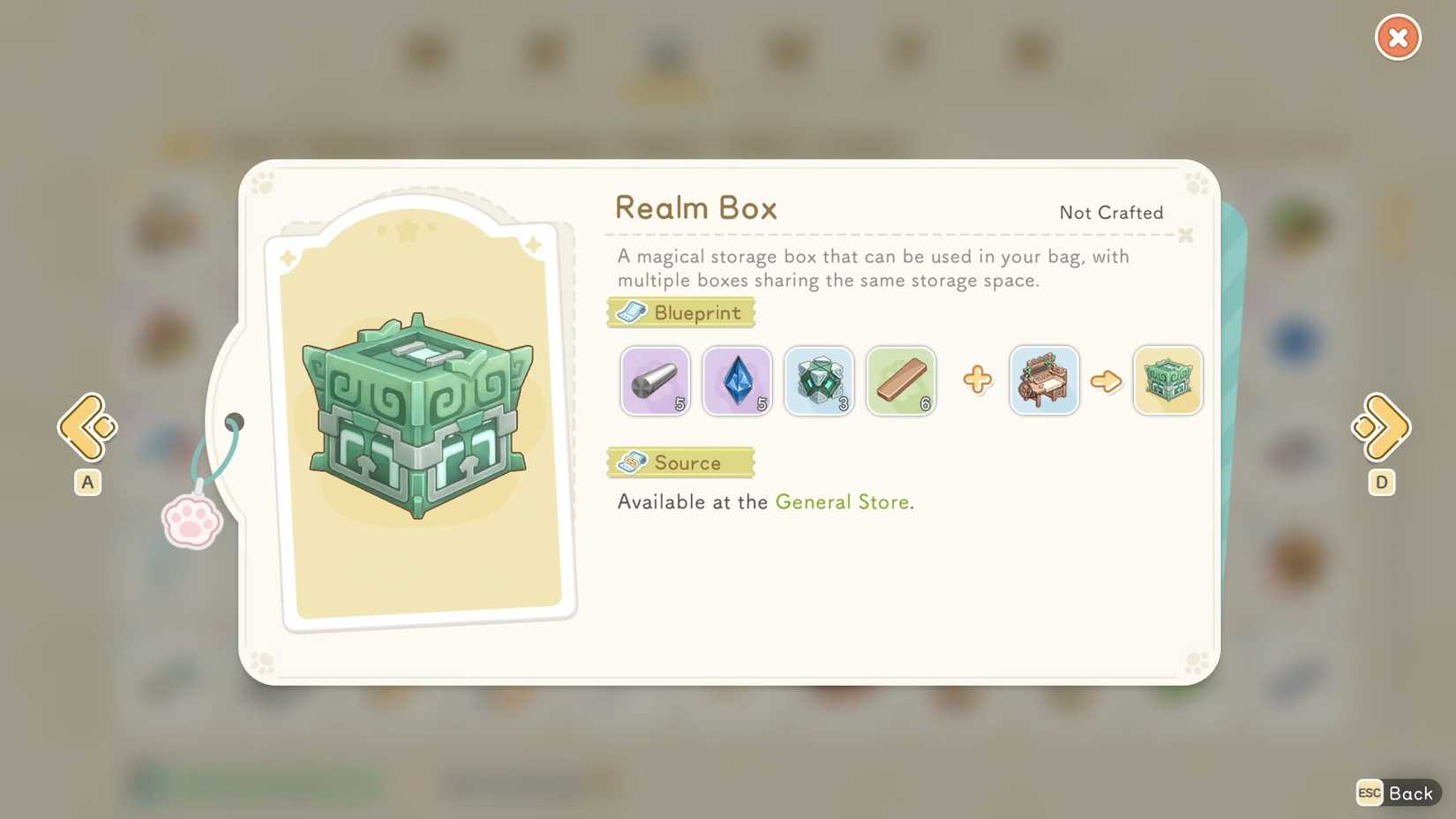Viewport: 1456px width, 819px height.
Task: Click the pouch icon on the Source badge
Action: tap(632, 462)
